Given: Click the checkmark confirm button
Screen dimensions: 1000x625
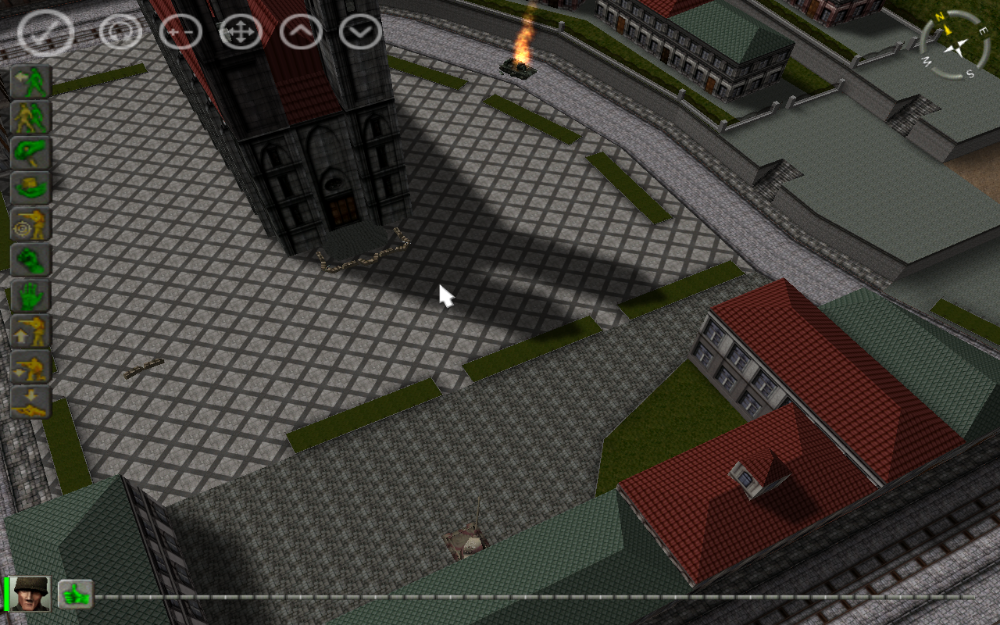Looking at the screenshot, I should [45, 33].
